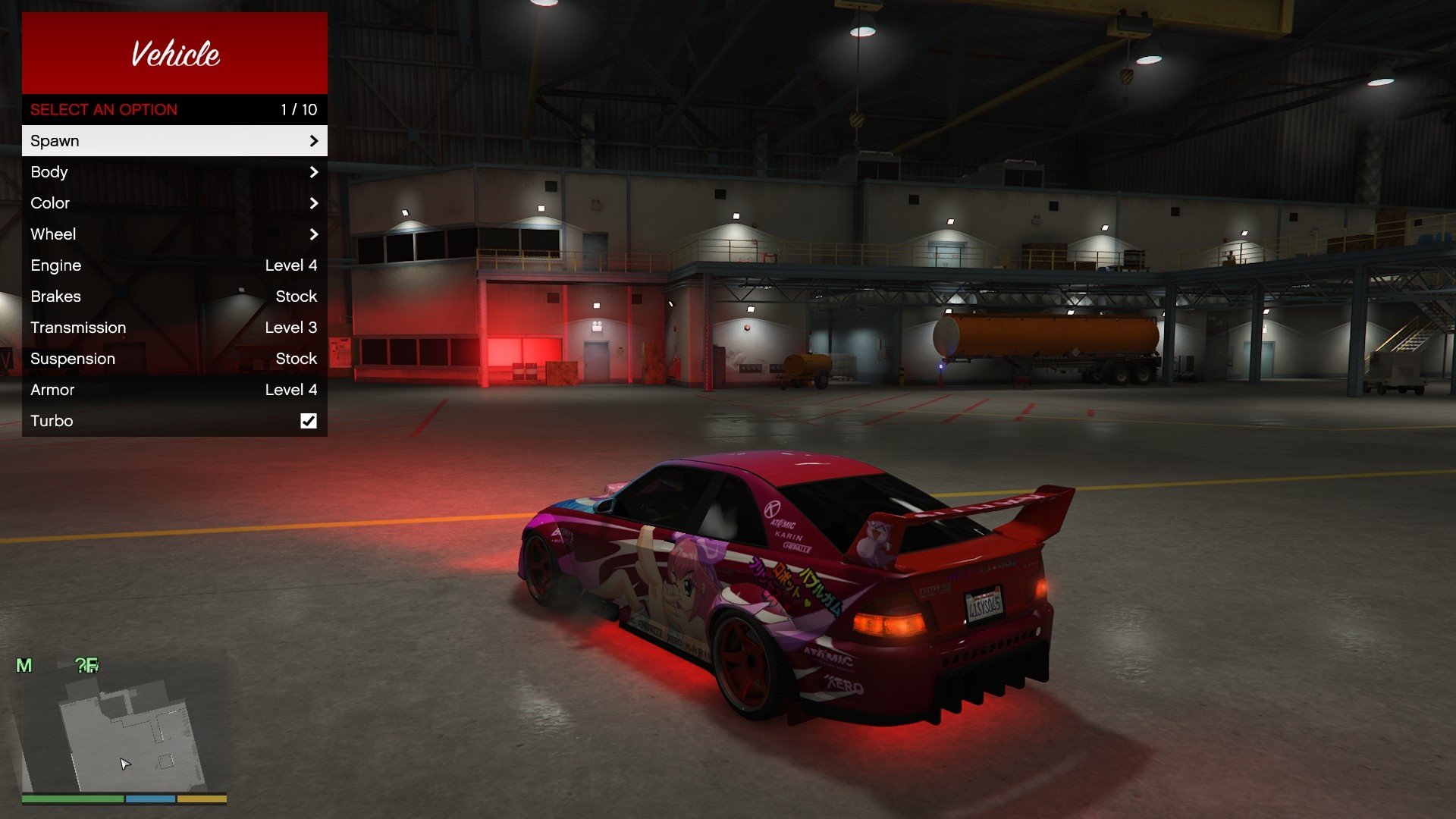Select the Body menu entry
1456x819 pixels.
click(174, 172)
